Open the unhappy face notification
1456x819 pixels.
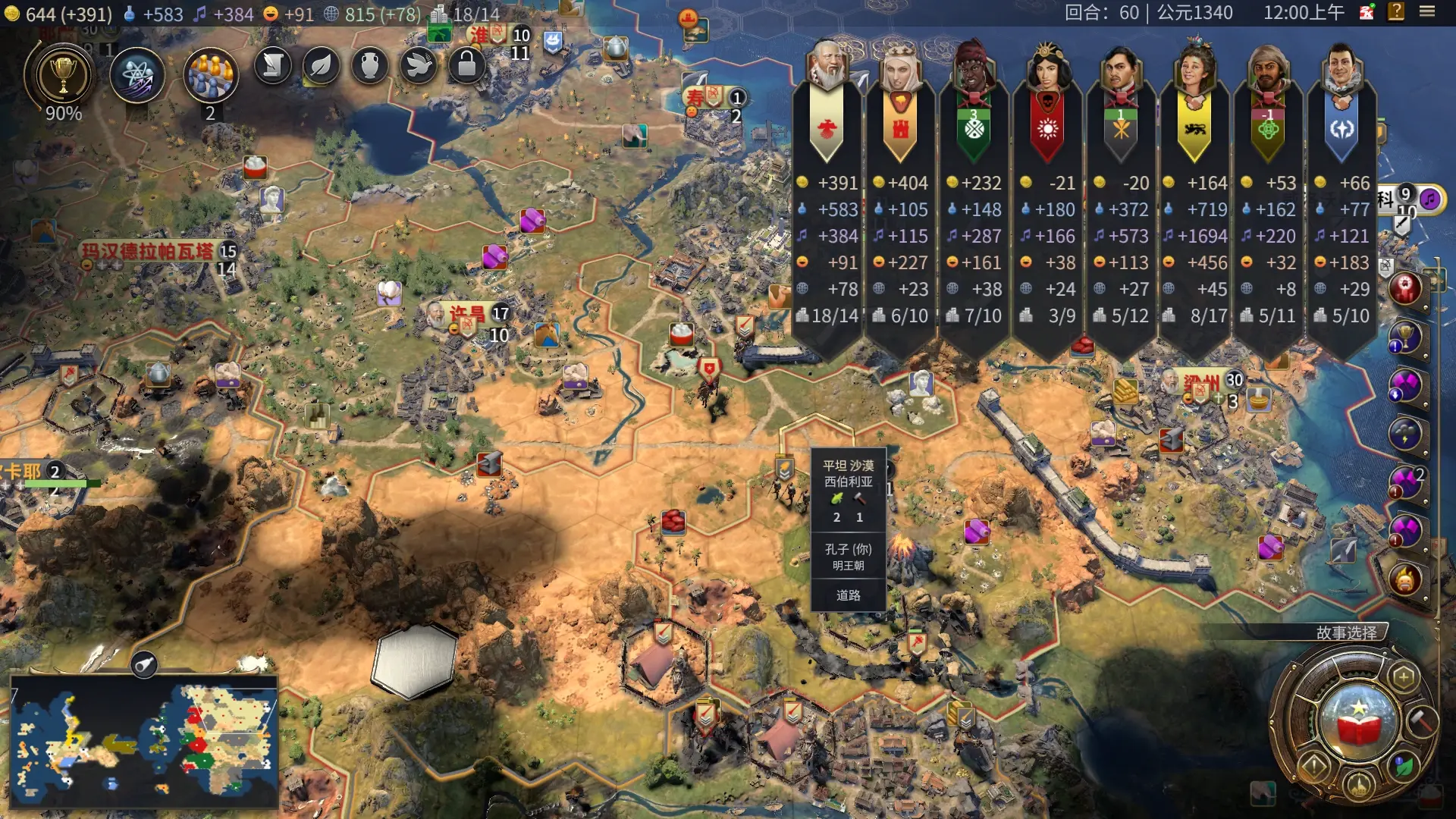[1405, 580]
